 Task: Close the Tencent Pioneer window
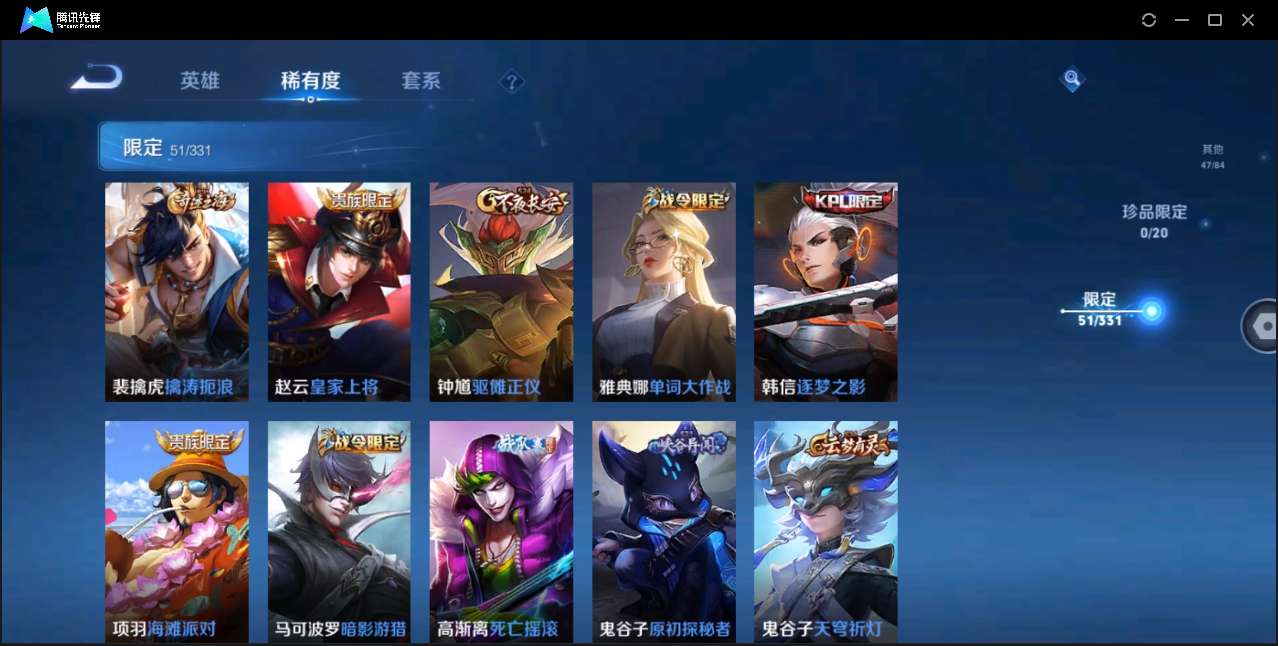1248,20
